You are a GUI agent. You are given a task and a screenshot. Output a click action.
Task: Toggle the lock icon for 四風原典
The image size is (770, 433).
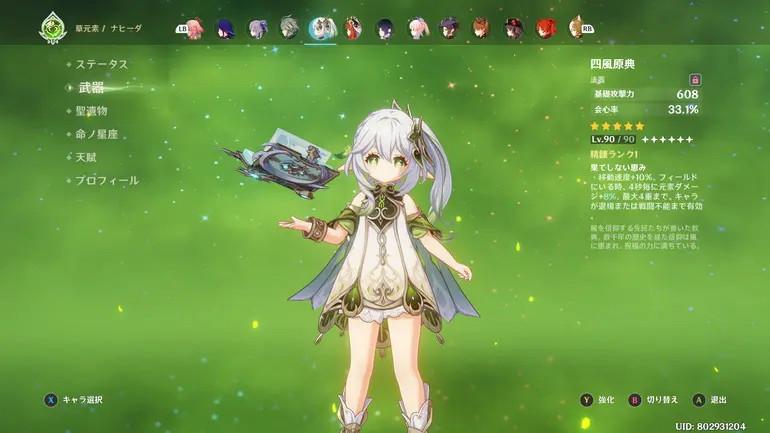pyautogui.click(x=694, y=79)
